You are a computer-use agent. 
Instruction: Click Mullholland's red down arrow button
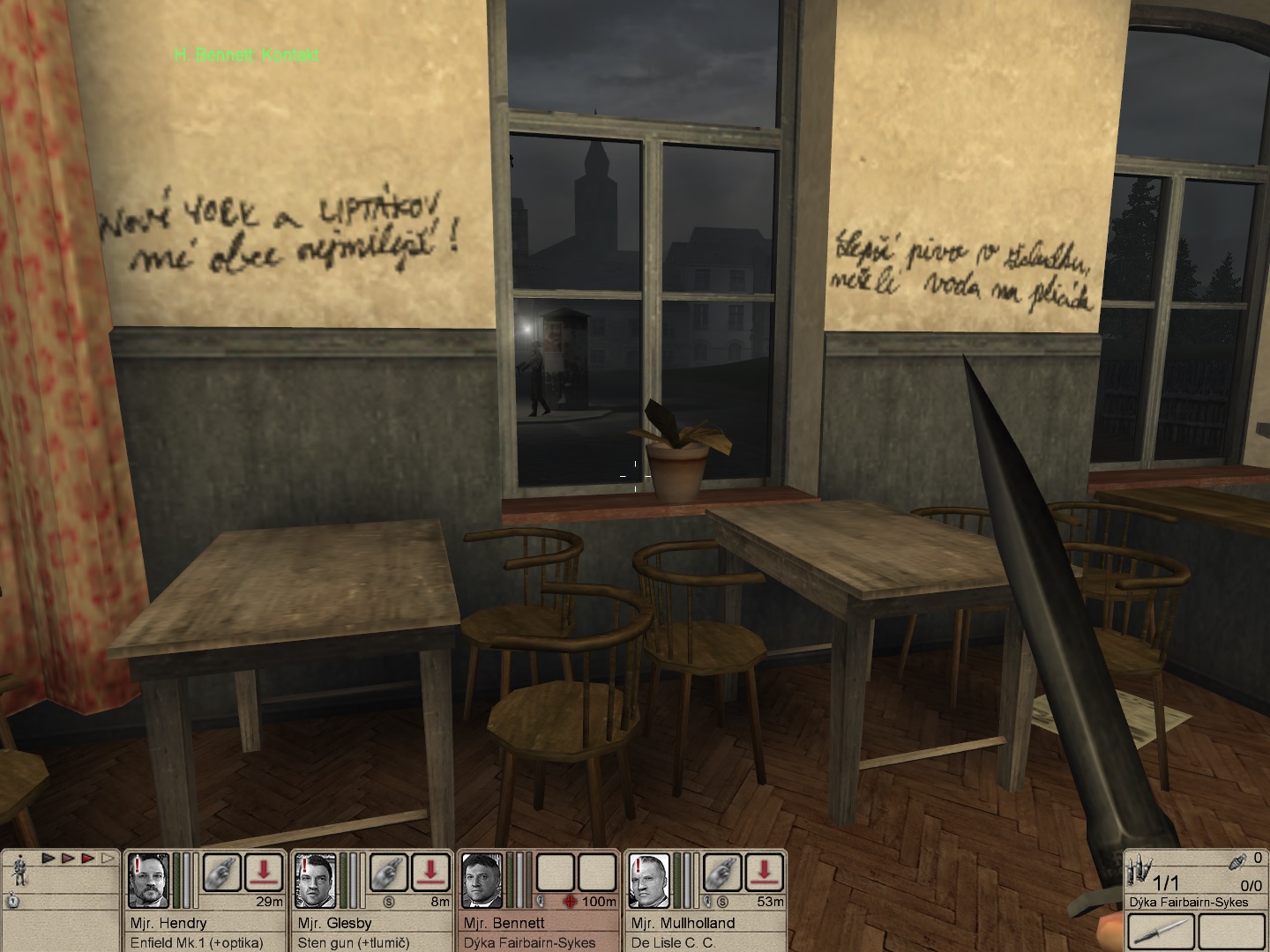click(764, 872)
